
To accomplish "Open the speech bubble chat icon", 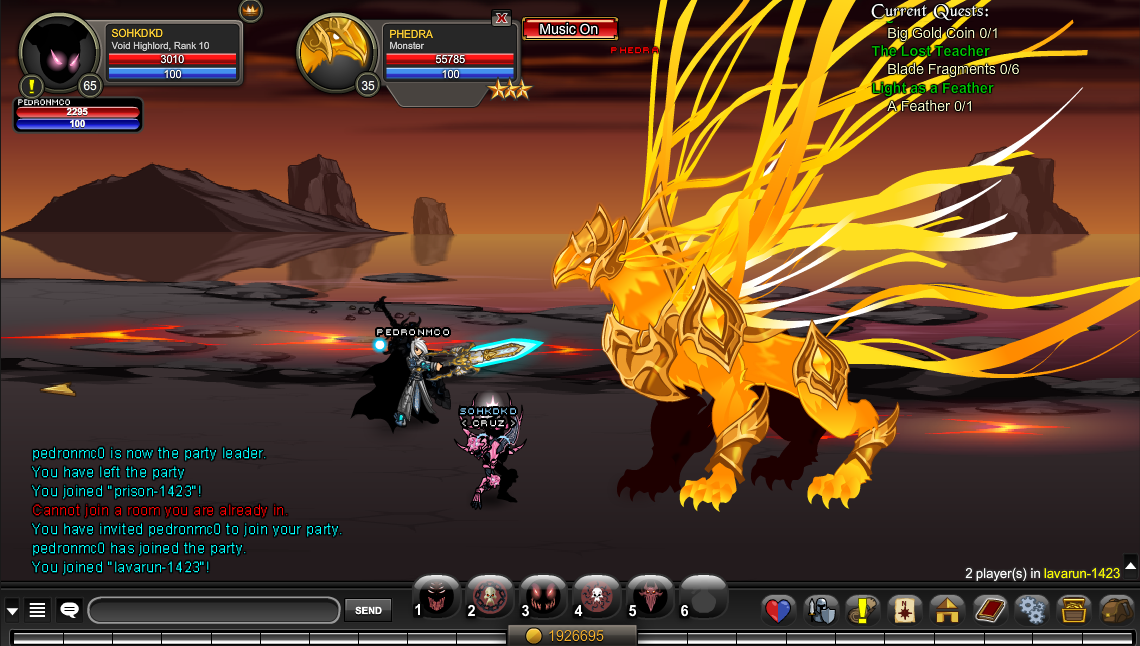I will [x=70, y=610].
